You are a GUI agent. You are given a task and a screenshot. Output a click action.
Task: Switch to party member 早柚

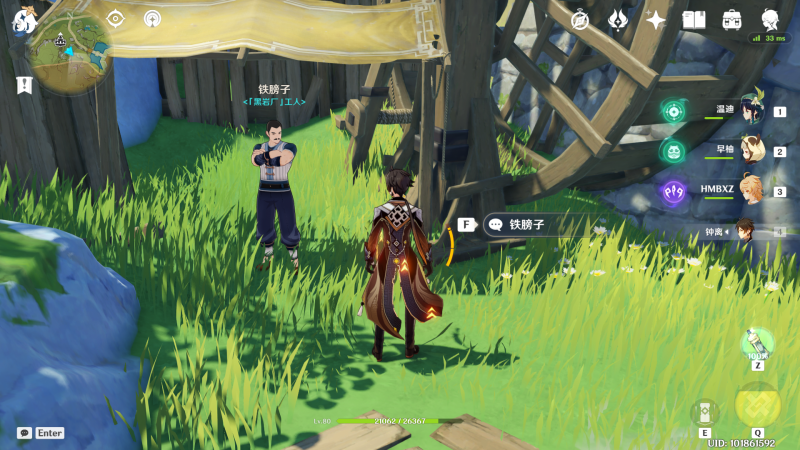point(752,151)
